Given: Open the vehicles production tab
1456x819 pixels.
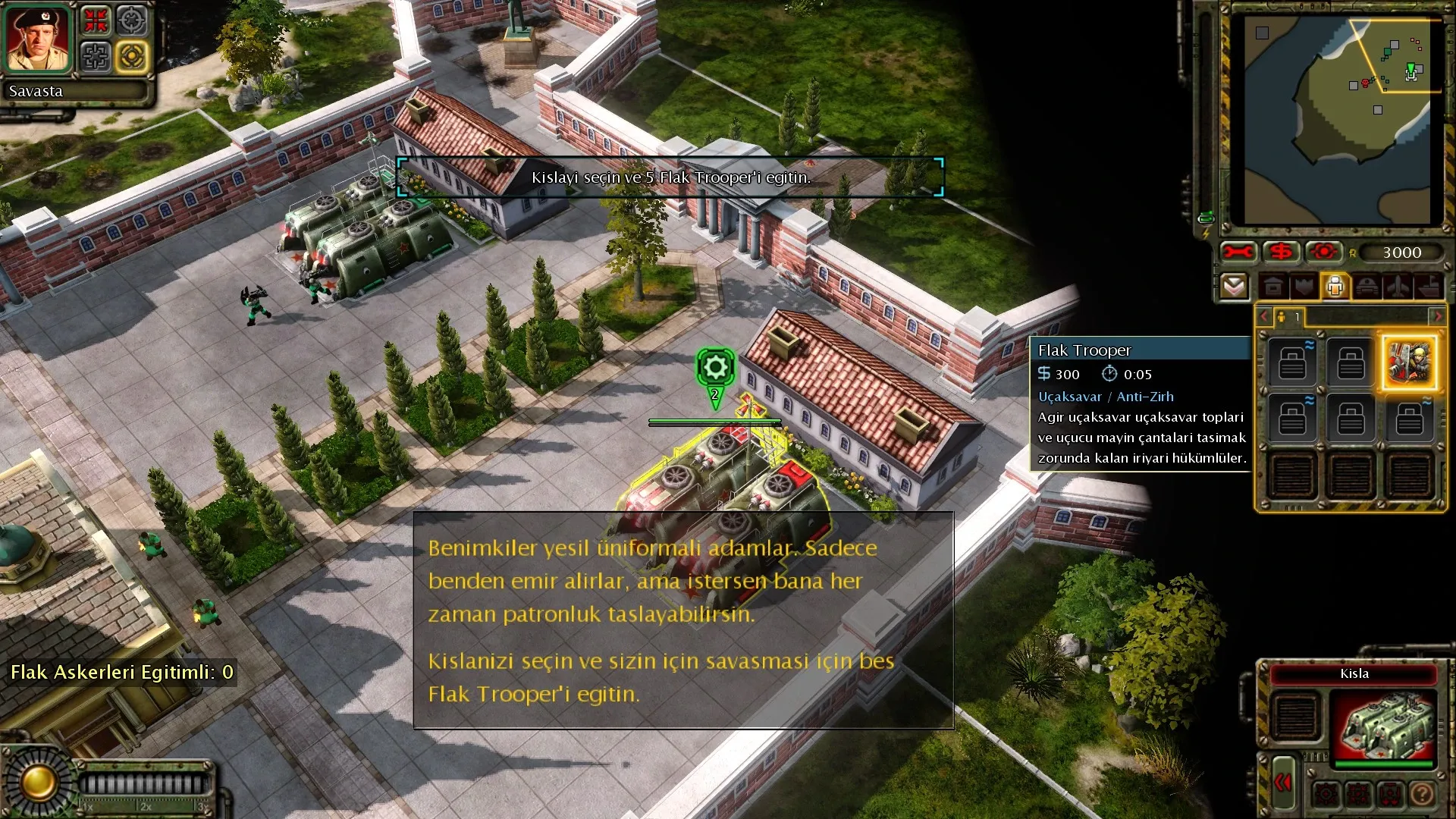Looking at the screenshot, I should tap(1367, 287).
